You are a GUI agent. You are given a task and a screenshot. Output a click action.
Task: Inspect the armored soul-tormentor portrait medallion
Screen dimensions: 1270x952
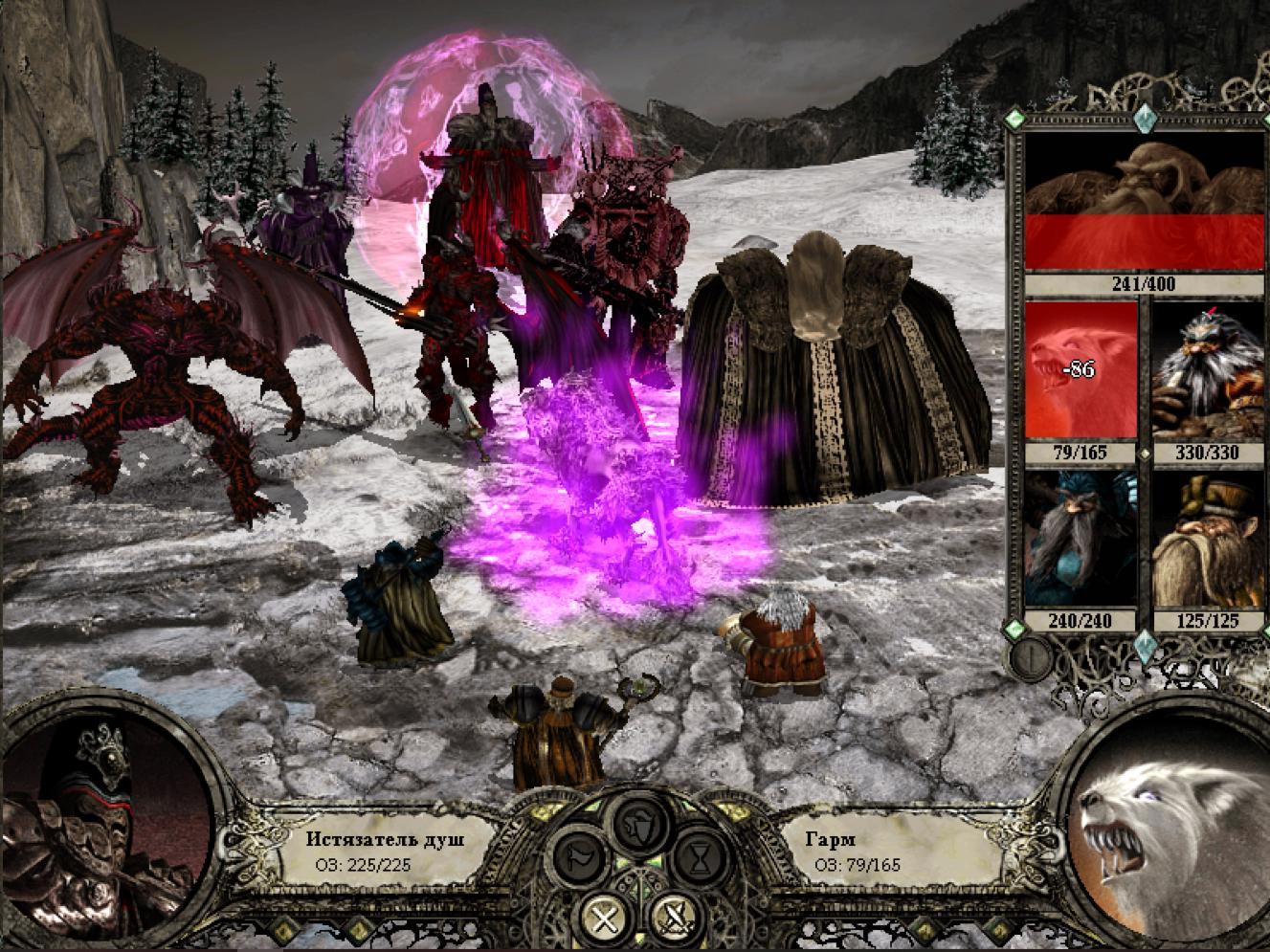tap(105, 823)
